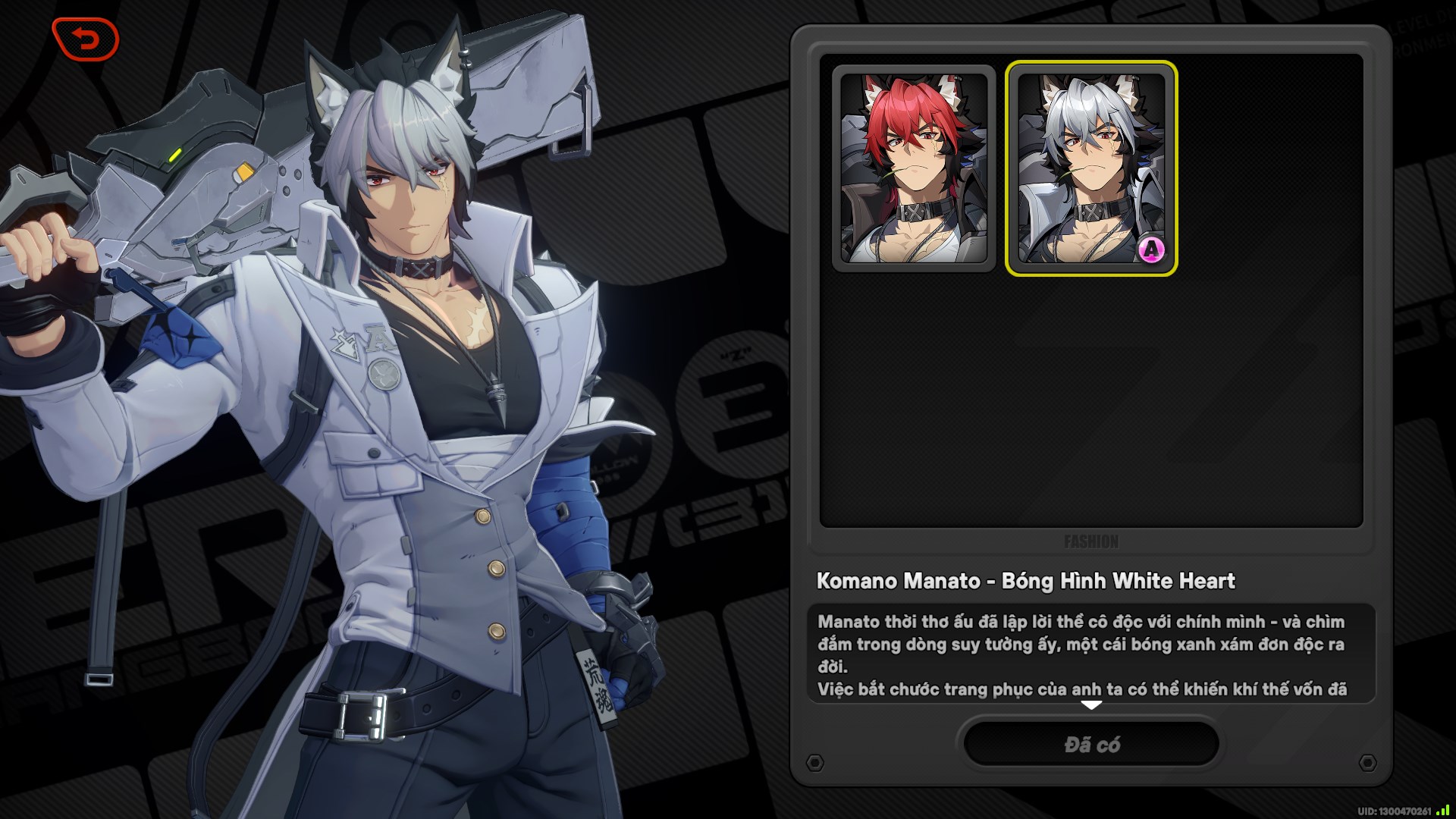Click the red back arrow button
Viewport: 1456px width, 819px height.
86,39
